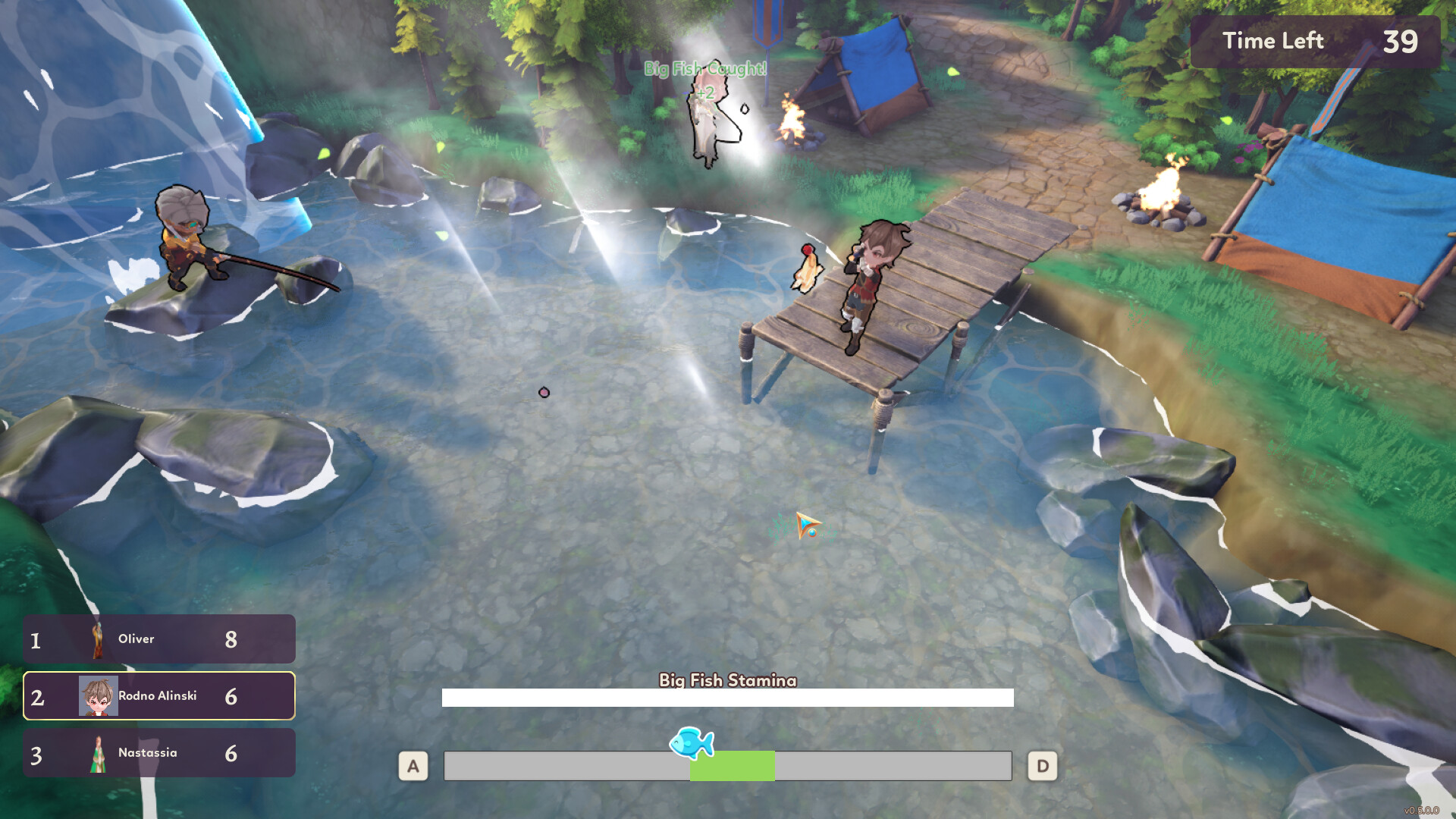Select Rodno Alinski's highlighted leaderboard row
This screenshot has height=819, width=1456.
click(x=158, y=695)
